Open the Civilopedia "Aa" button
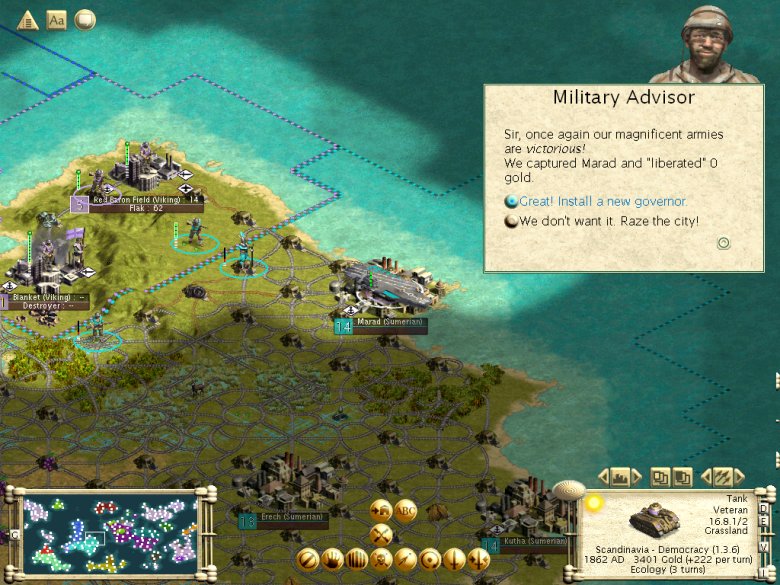 [57, 20]
